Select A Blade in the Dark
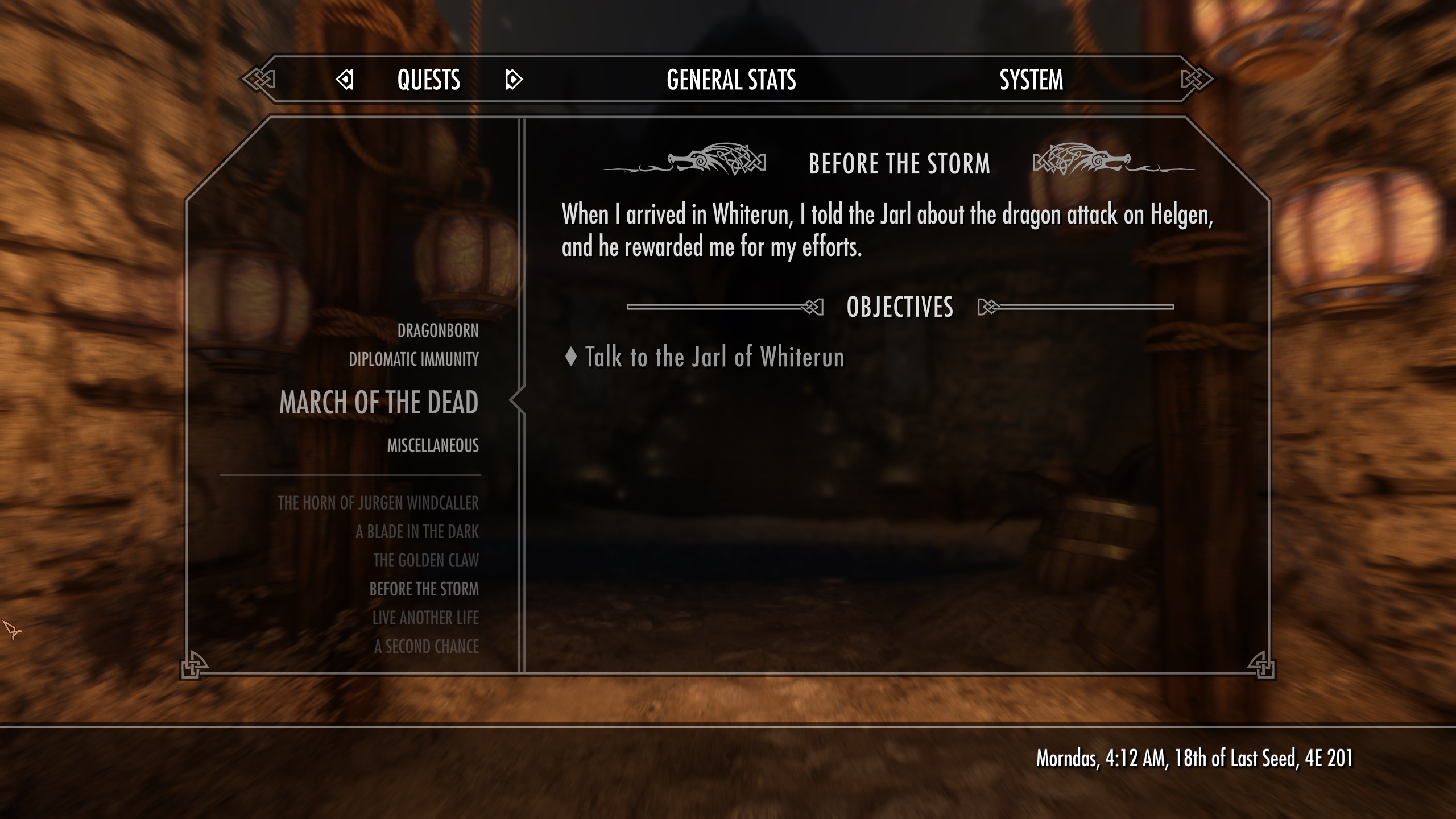1456x819 pixels. coord(417,532)
